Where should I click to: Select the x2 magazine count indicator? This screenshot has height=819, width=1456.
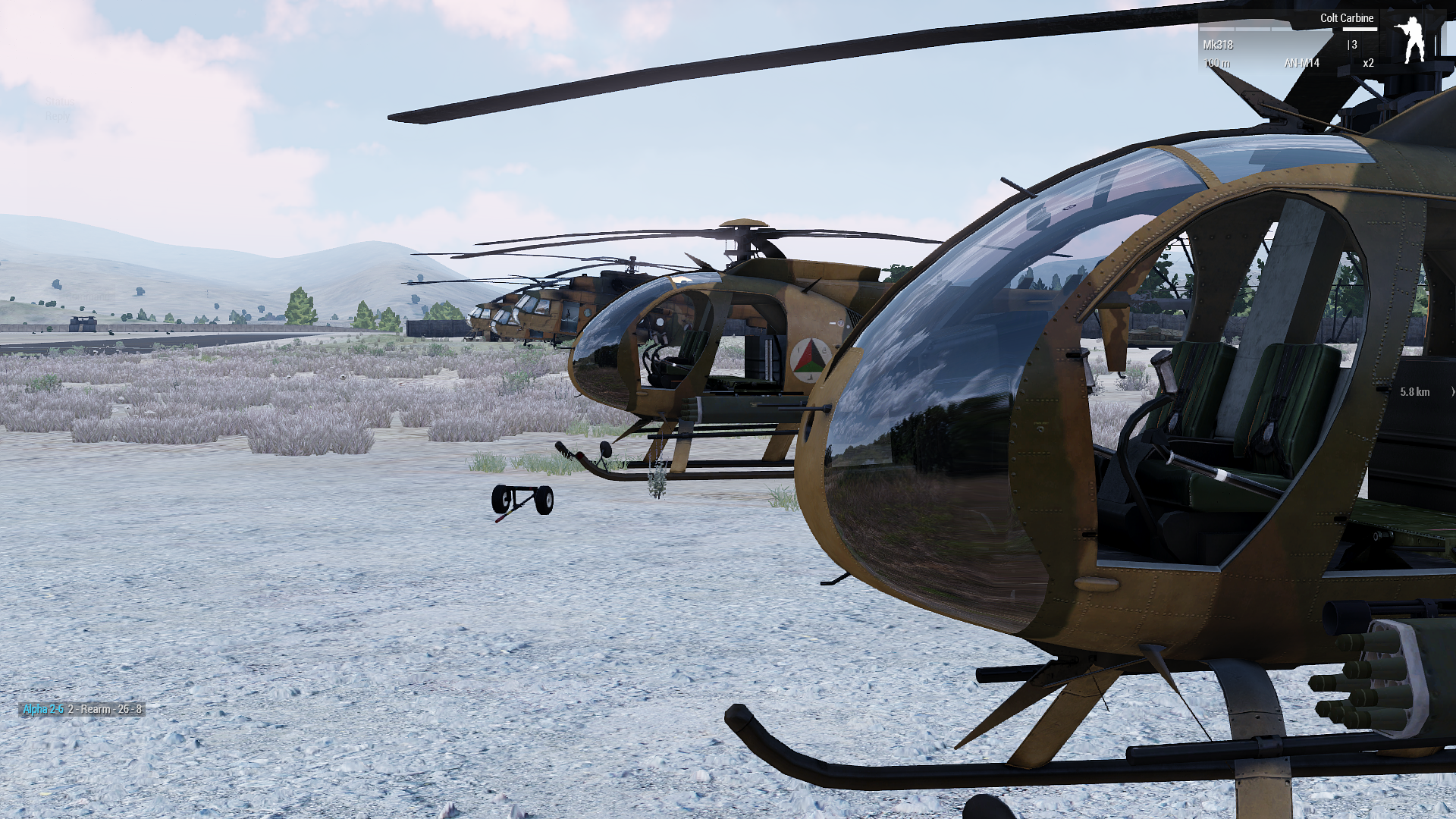tap(1367, 62)
